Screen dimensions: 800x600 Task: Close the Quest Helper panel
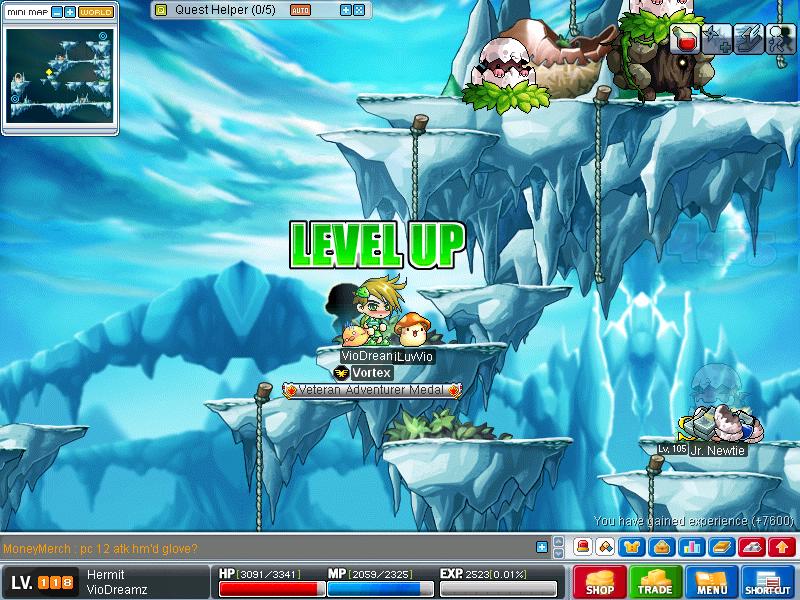click(359, 10)
